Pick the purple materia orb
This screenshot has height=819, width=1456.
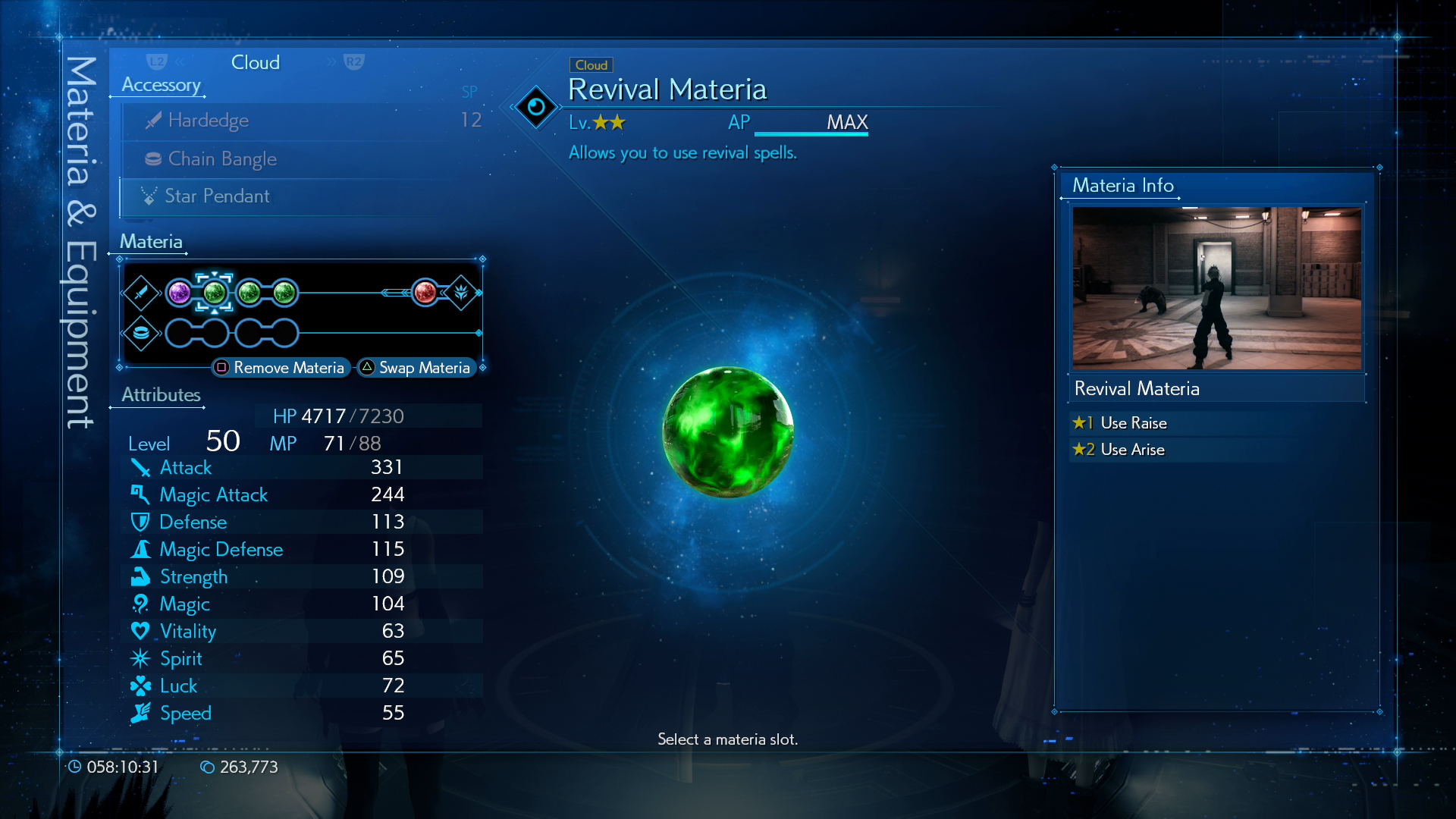click(x=180, y=293)
